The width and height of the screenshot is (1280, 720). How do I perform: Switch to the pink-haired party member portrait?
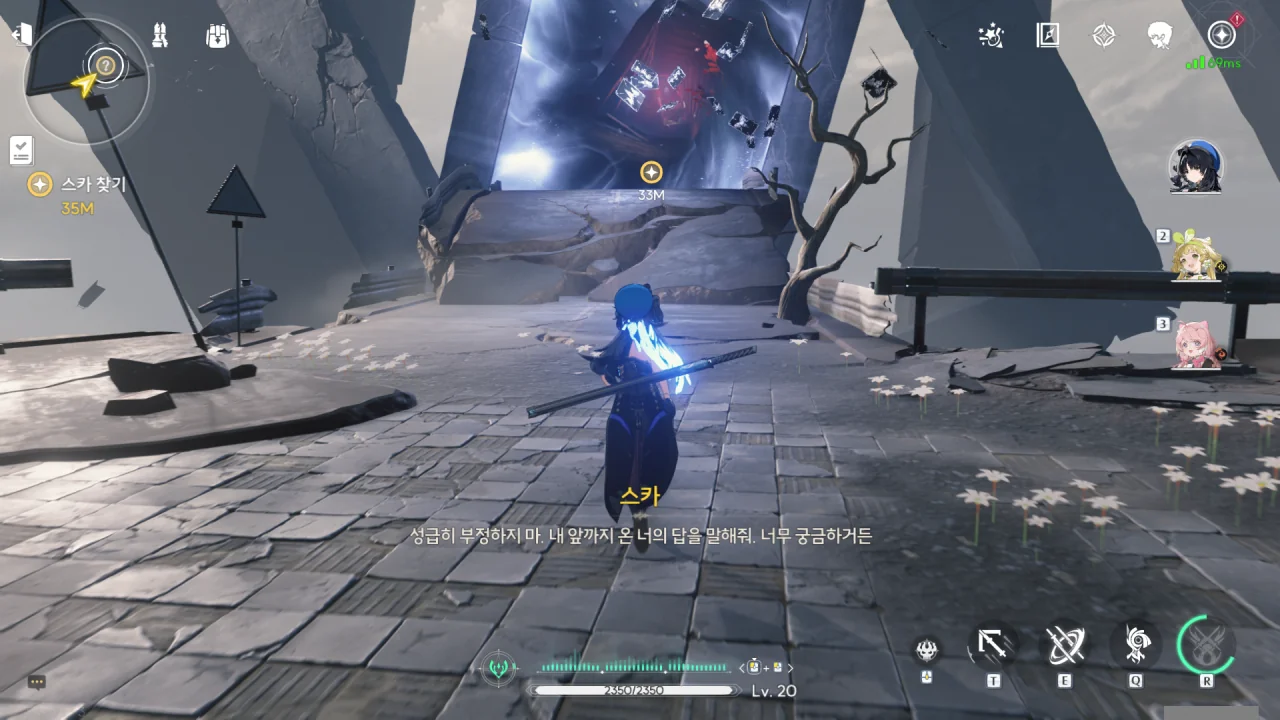1196,345
